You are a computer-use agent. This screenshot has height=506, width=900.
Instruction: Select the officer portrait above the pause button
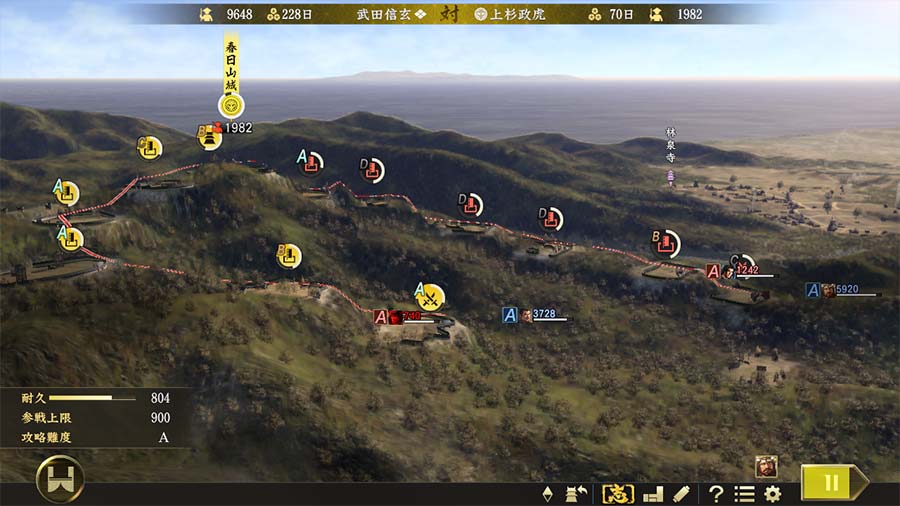767,465
